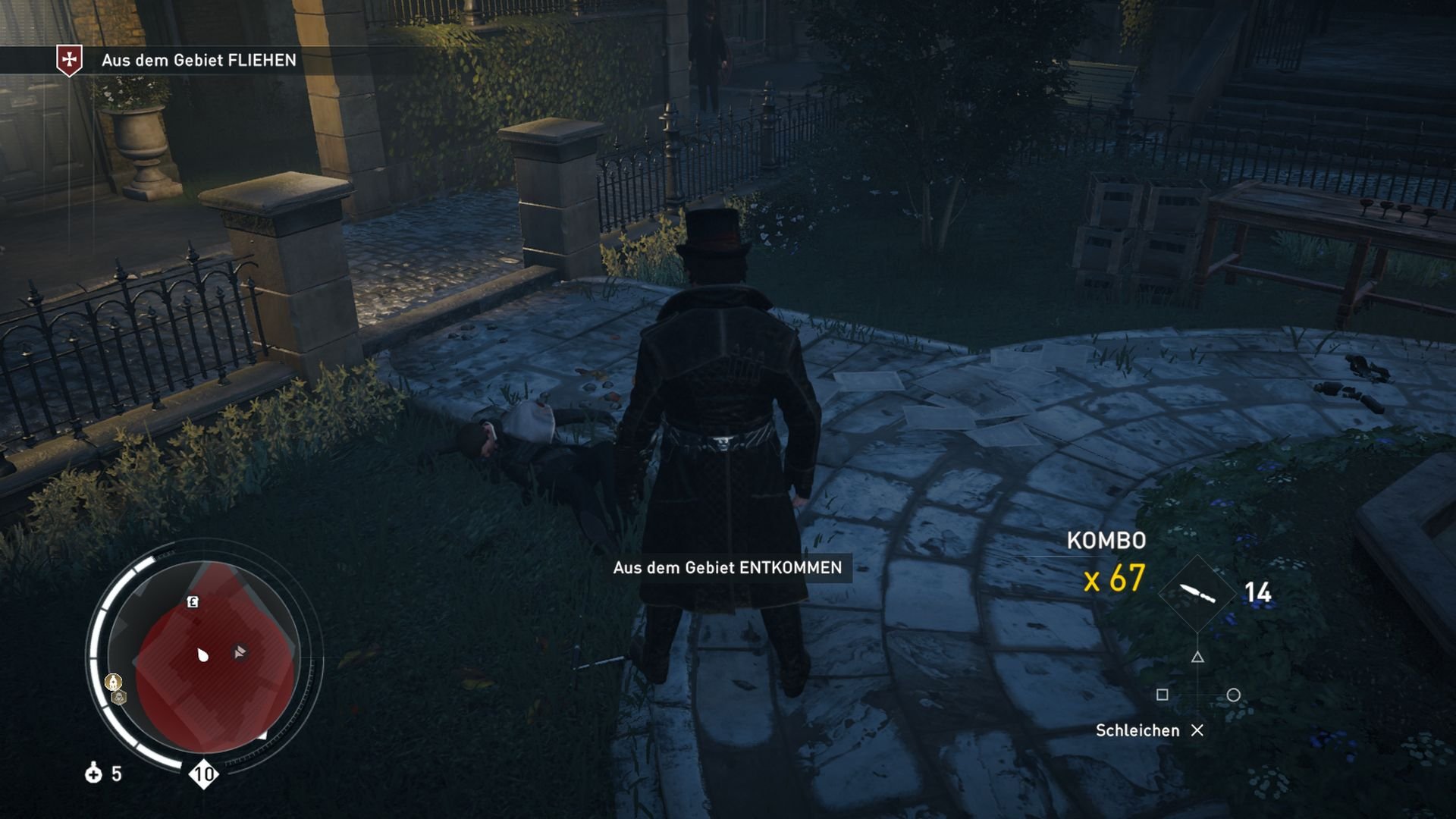Expand the triangle button prompt
The width and height of the screenshot is (1456, 819).
[1197, 658]
